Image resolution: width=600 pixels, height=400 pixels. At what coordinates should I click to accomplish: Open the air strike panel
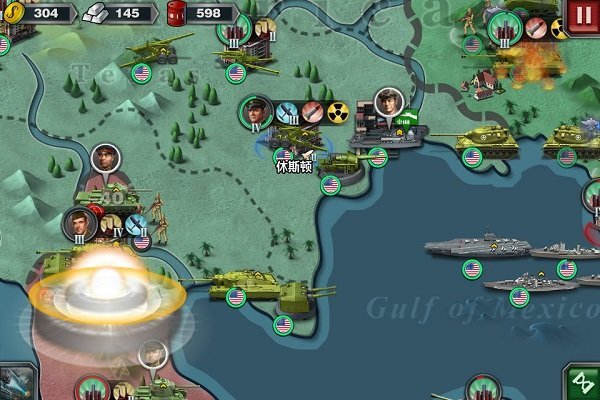(17, 383)
